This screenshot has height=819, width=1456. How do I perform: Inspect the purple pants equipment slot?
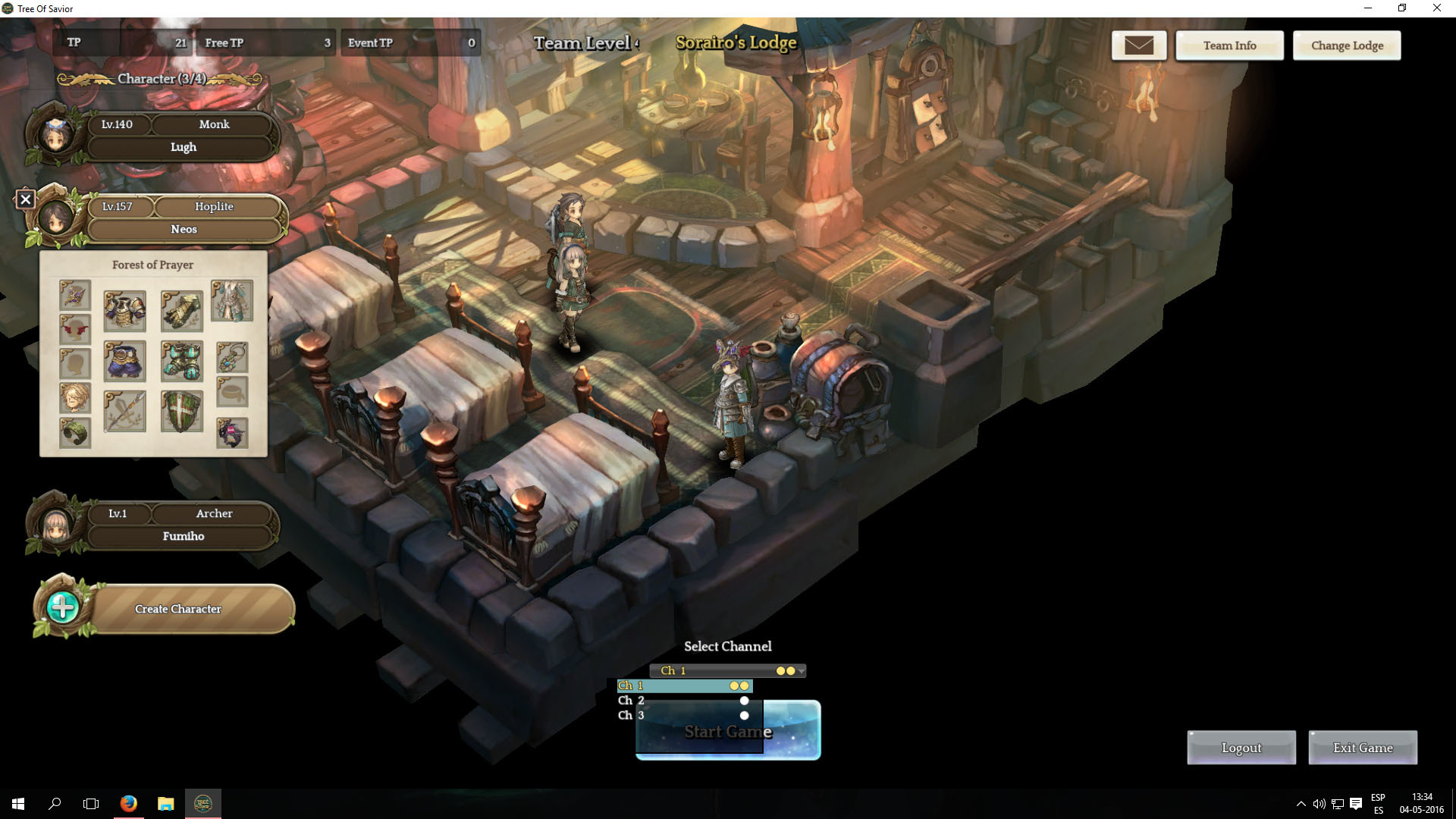pyautogui.click(x=124, y=361)
